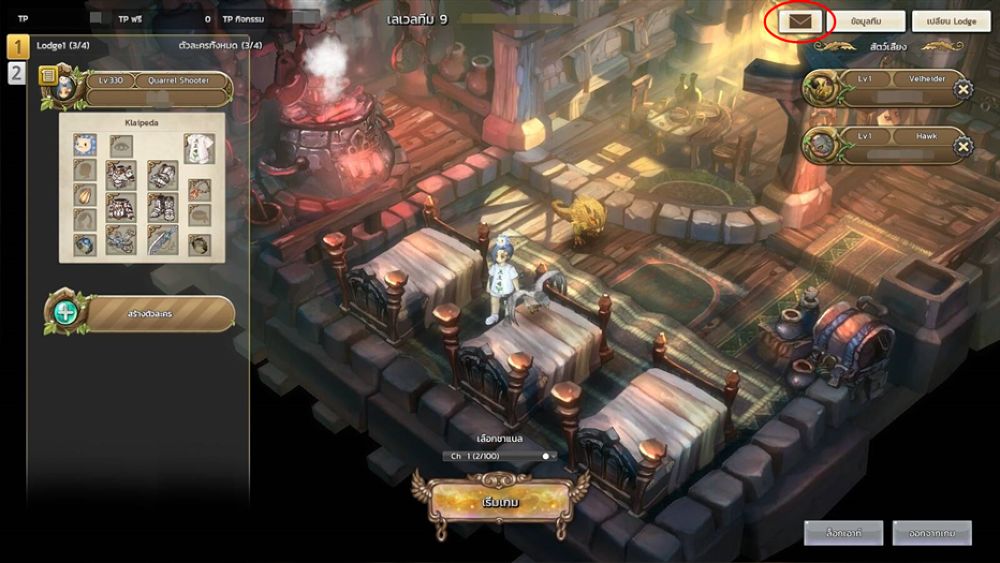This screenshot has width=1000, height=563.
Task: Click the yellow list icon beside the character portrait
Action: click(x=47, y=76)
